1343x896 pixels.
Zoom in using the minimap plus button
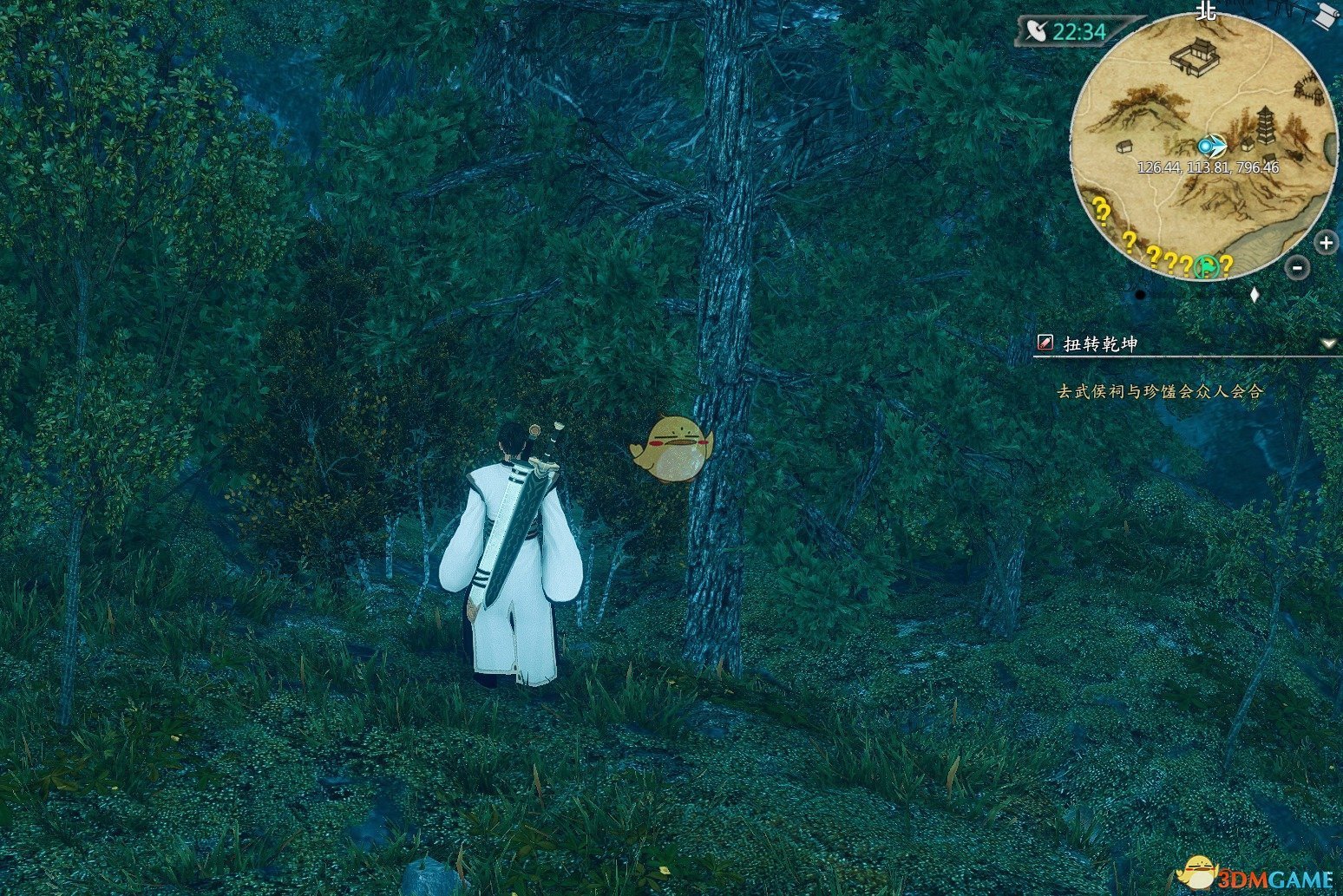pos(1326,243)
